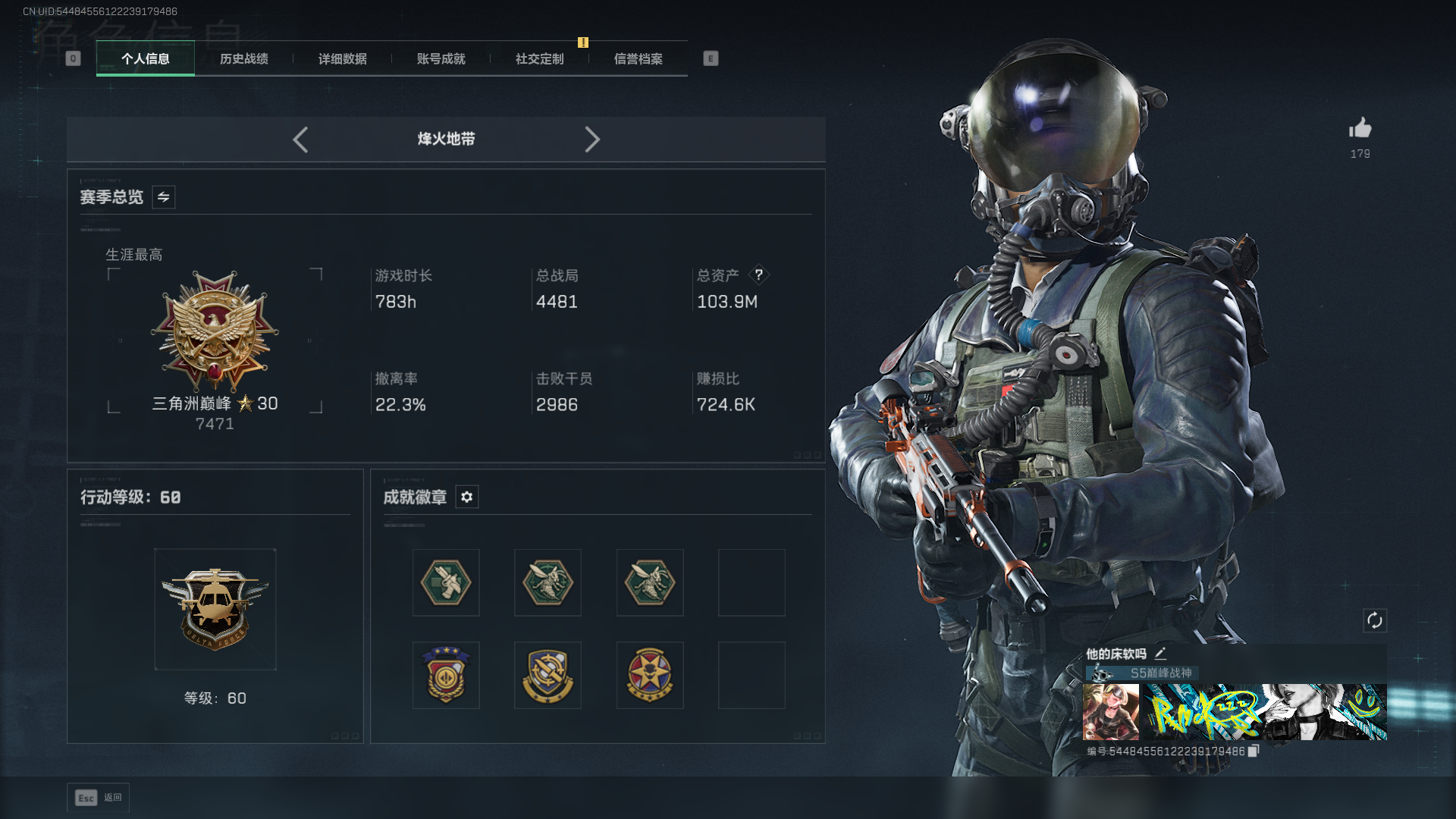The height and width of the screenshot is (819, 1456).
Task: Open the 历史战绩 tab
Action: tap(244, 59)
